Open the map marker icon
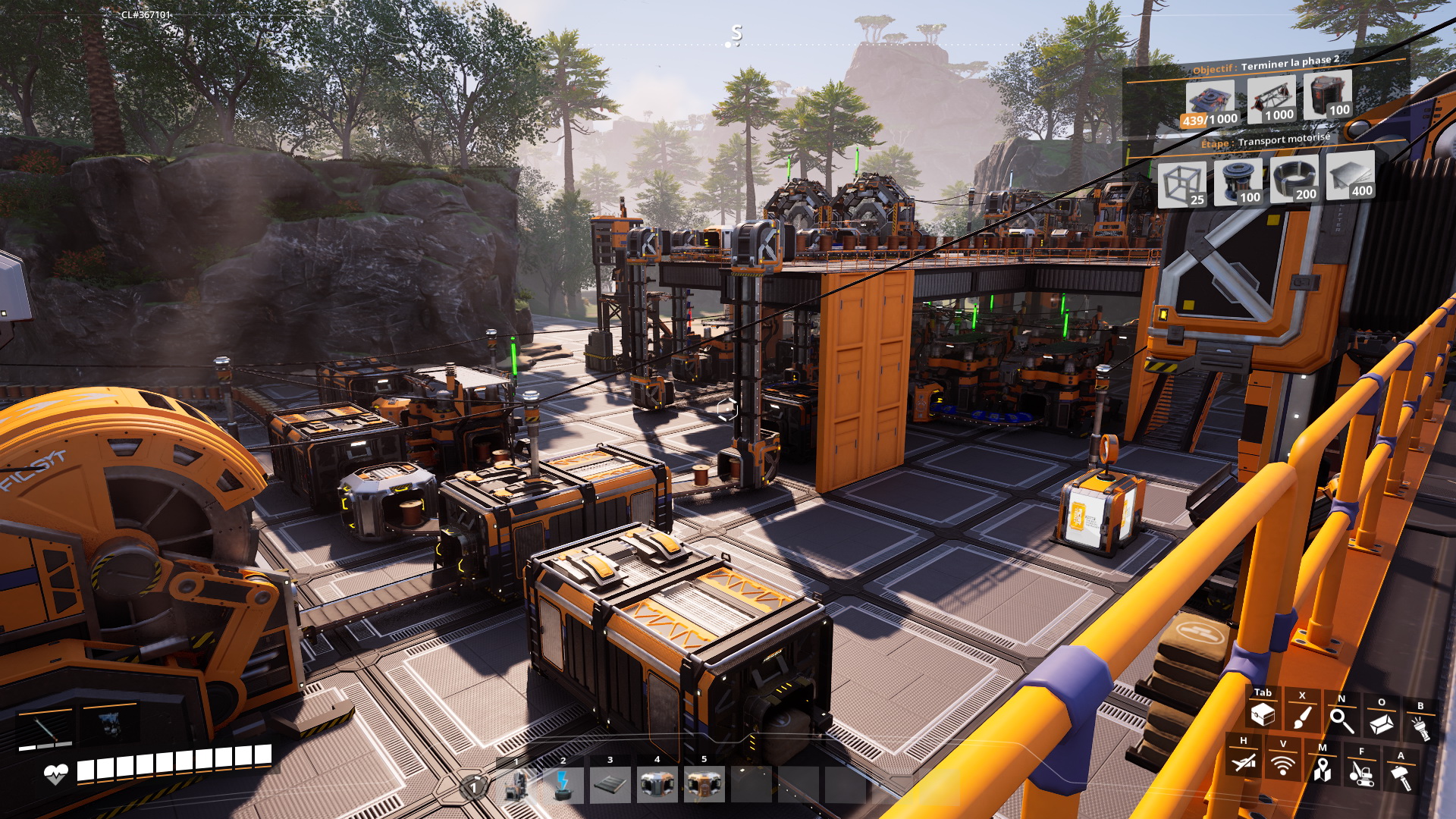 click(1323, 769)
